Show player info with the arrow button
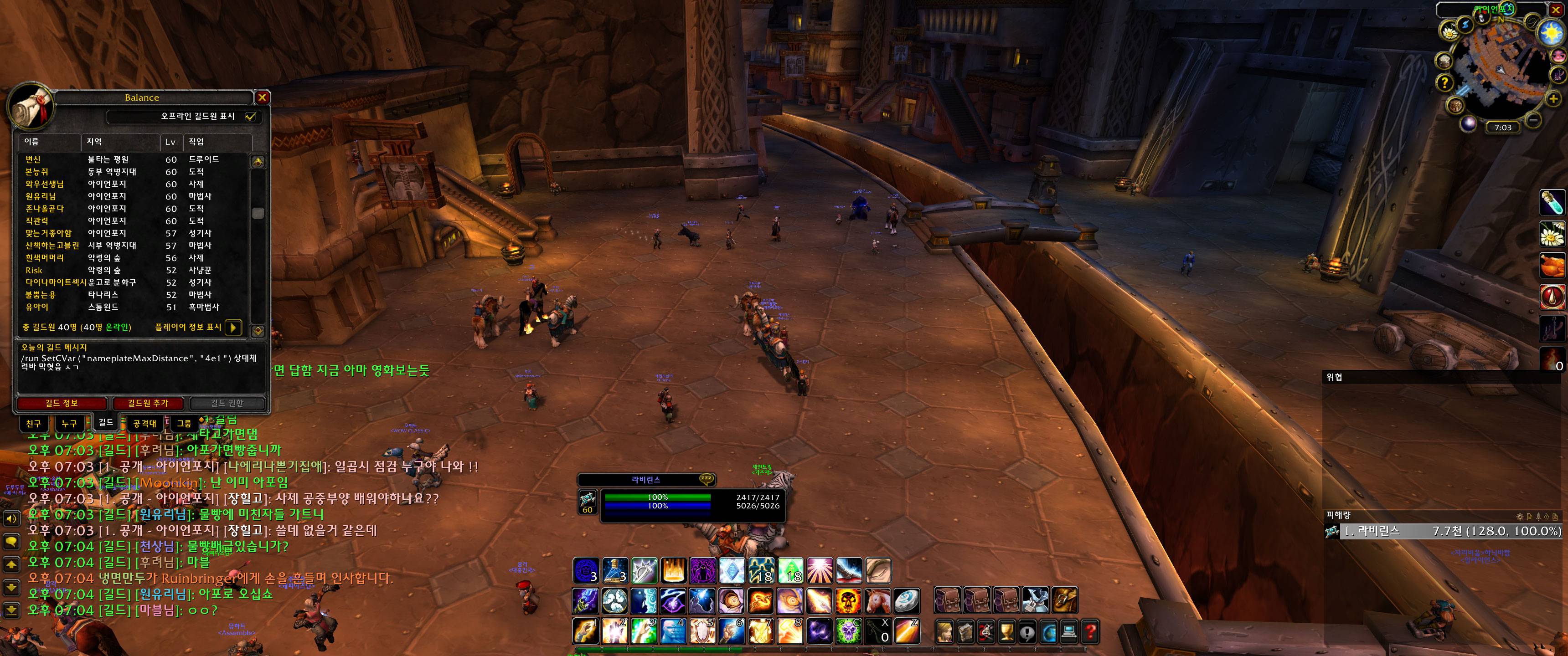The image size is (1568, 656). [x=234, y=328]
